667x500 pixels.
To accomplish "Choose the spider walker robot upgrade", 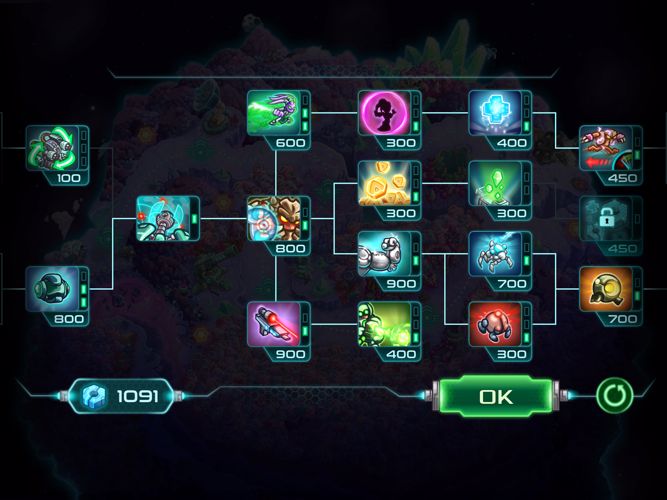I will (494, 254).
